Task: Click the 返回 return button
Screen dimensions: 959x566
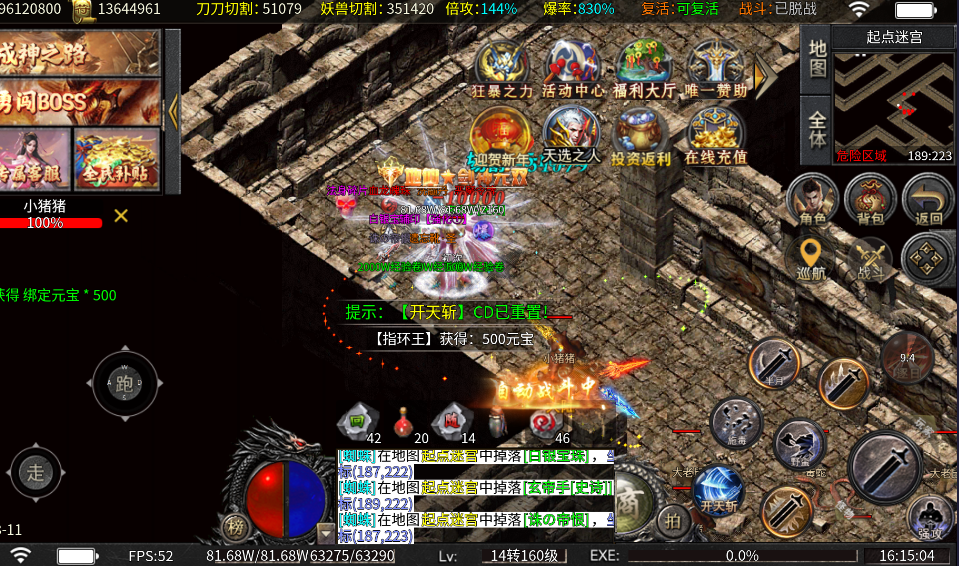Action: [x=928, y=200]
